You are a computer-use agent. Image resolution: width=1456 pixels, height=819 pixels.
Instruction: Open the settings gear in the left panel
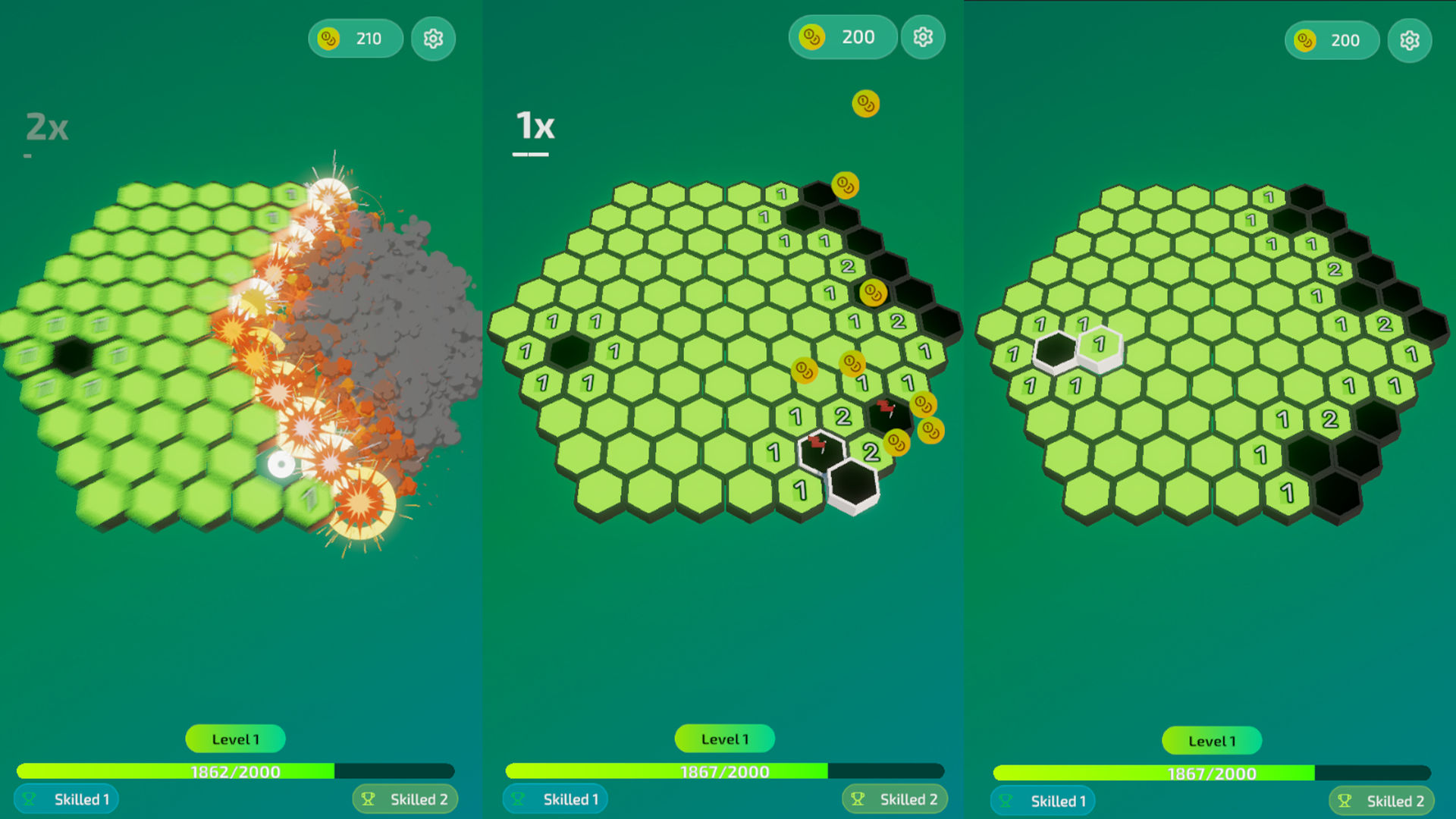tap(433, 38)
